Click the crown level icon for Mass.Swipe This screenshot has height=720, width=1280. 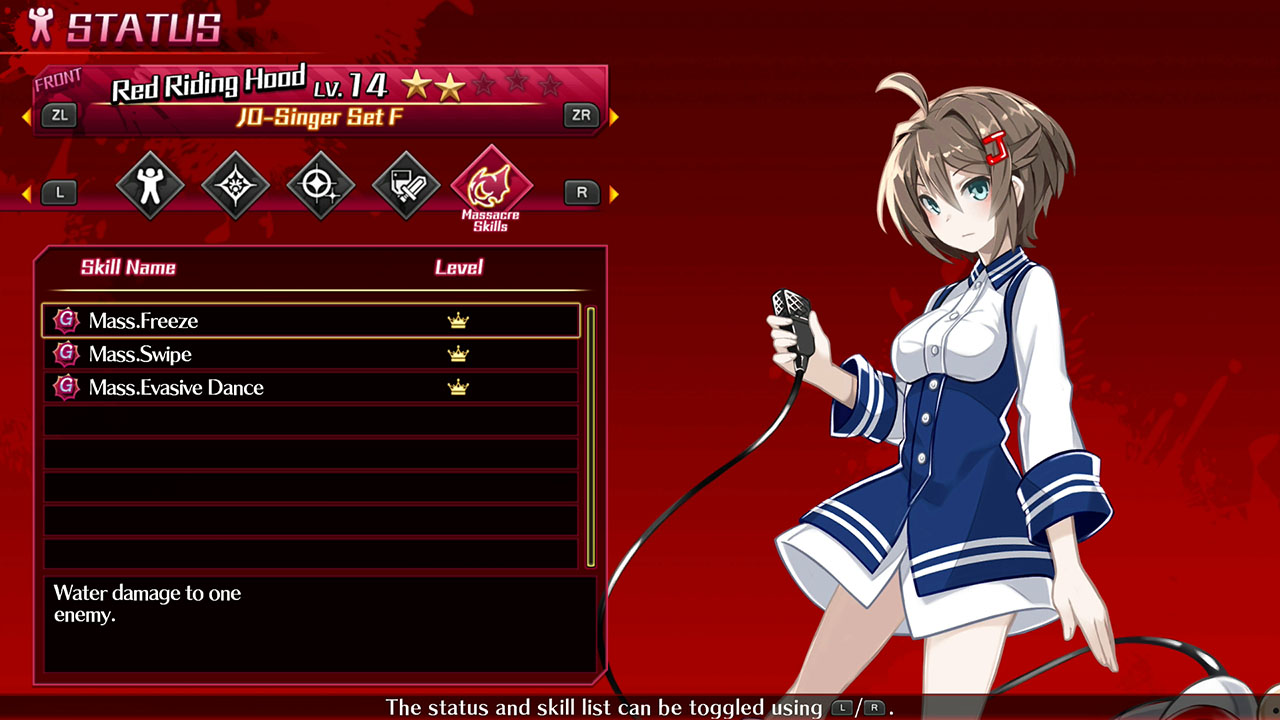[458, 353]
